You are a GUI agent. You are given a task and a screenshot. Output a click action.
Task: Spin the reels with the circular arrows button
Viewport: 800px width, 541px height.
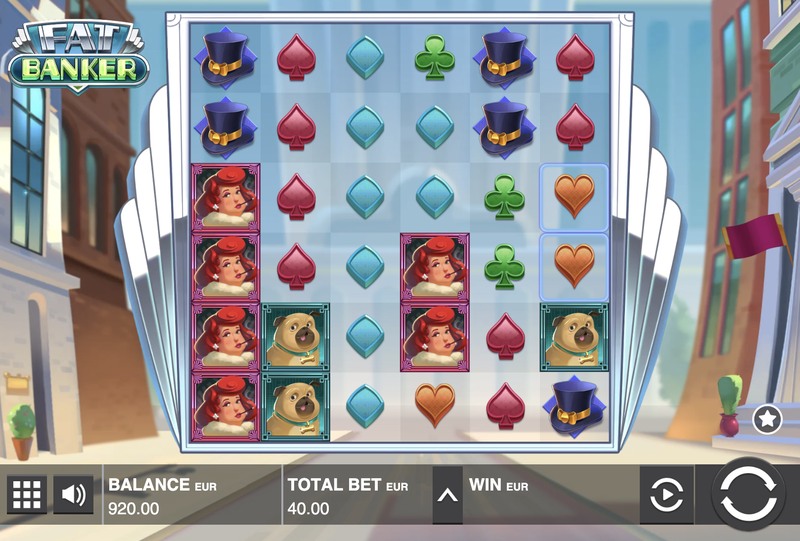click(748, 494)
